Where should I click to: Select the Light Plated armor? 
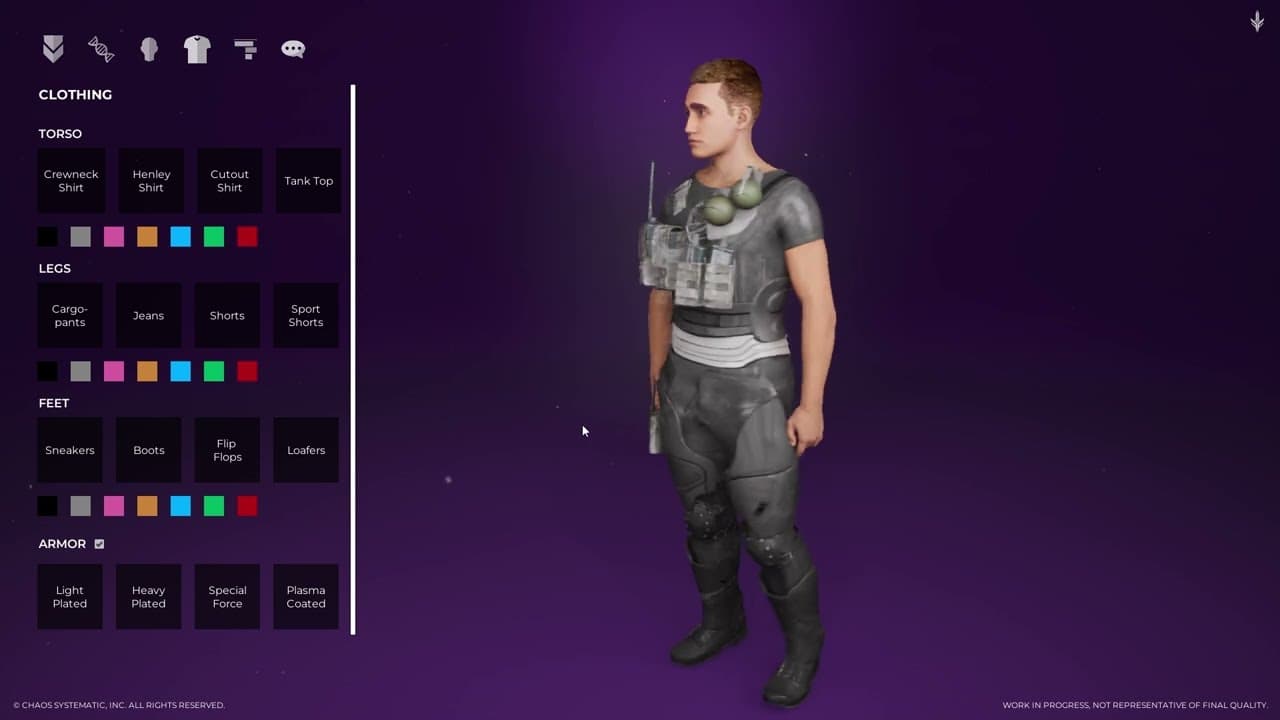tap(70, 597)
